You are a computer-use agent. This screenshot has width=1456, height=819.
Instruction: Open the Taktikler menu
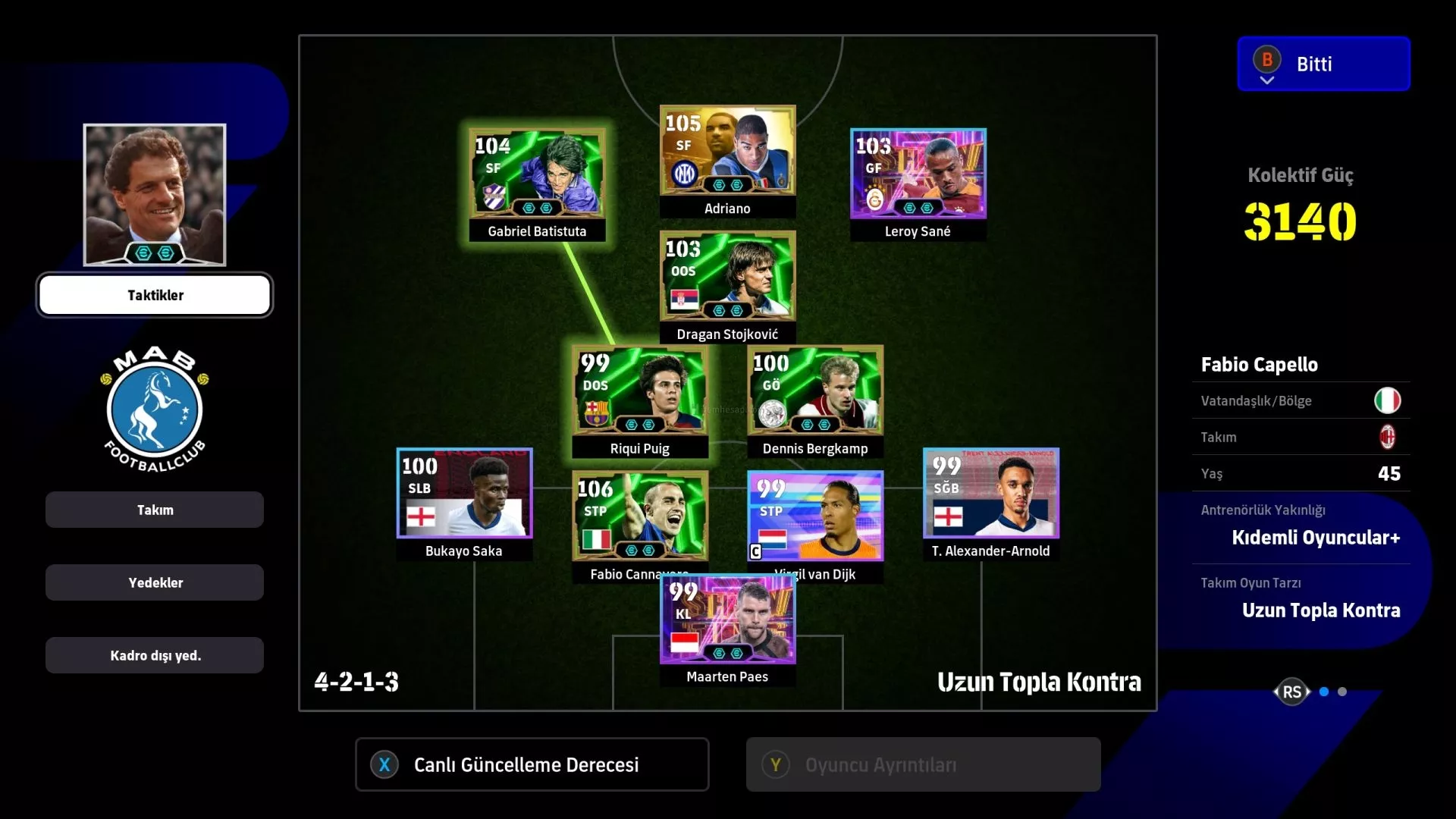tap(155, 295)
